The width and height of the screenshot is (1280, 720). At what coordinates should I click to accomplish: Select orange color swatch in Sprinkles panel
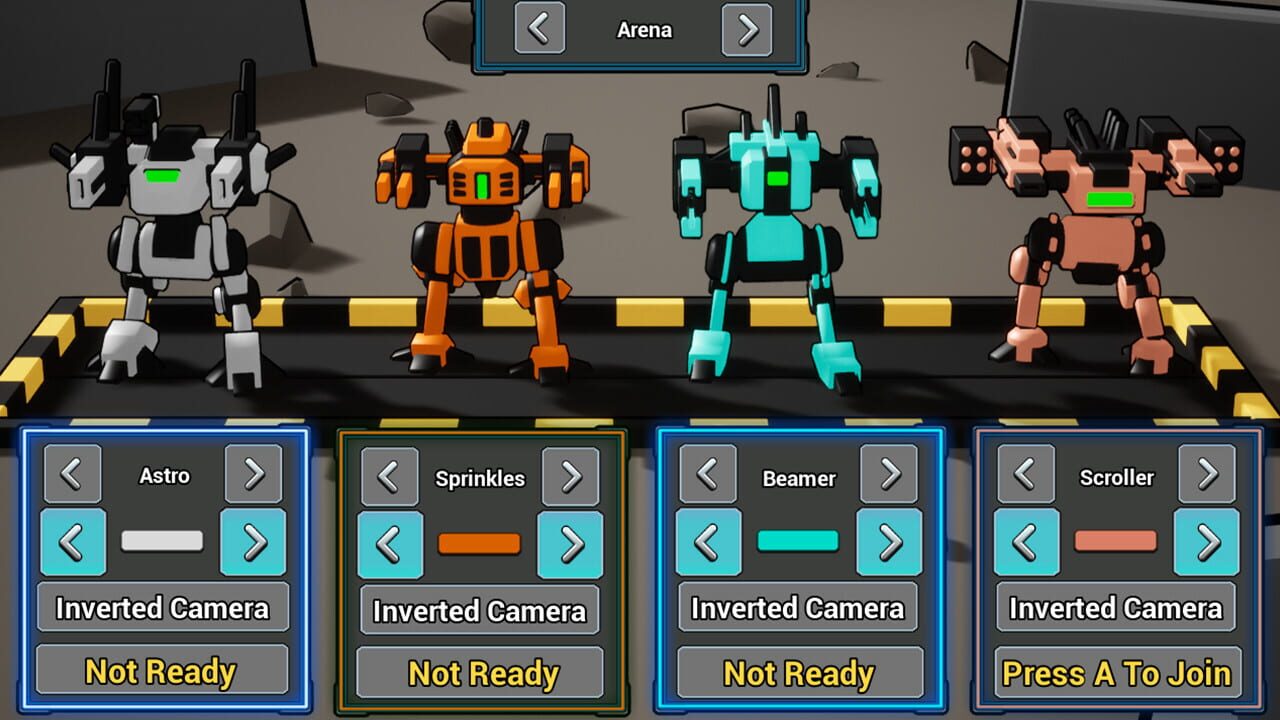(x=480, y=544)
